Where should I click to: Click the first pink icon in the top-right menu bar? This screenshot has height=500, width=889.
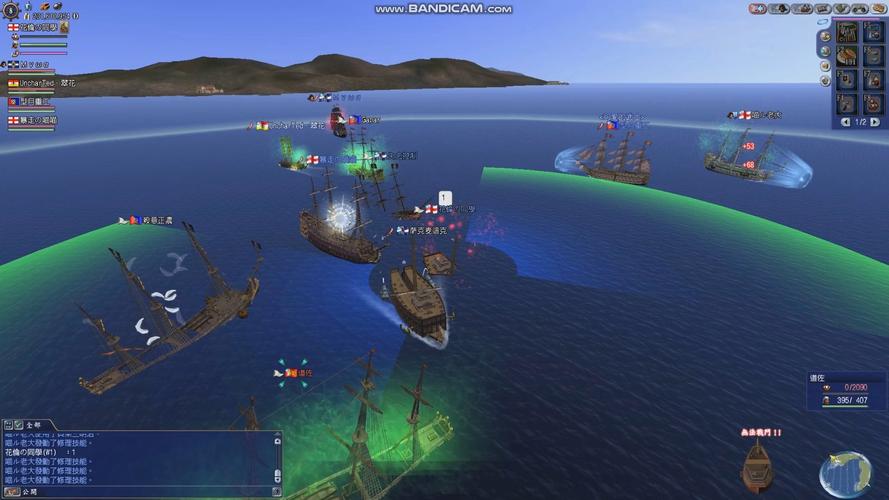pos(758,9)
